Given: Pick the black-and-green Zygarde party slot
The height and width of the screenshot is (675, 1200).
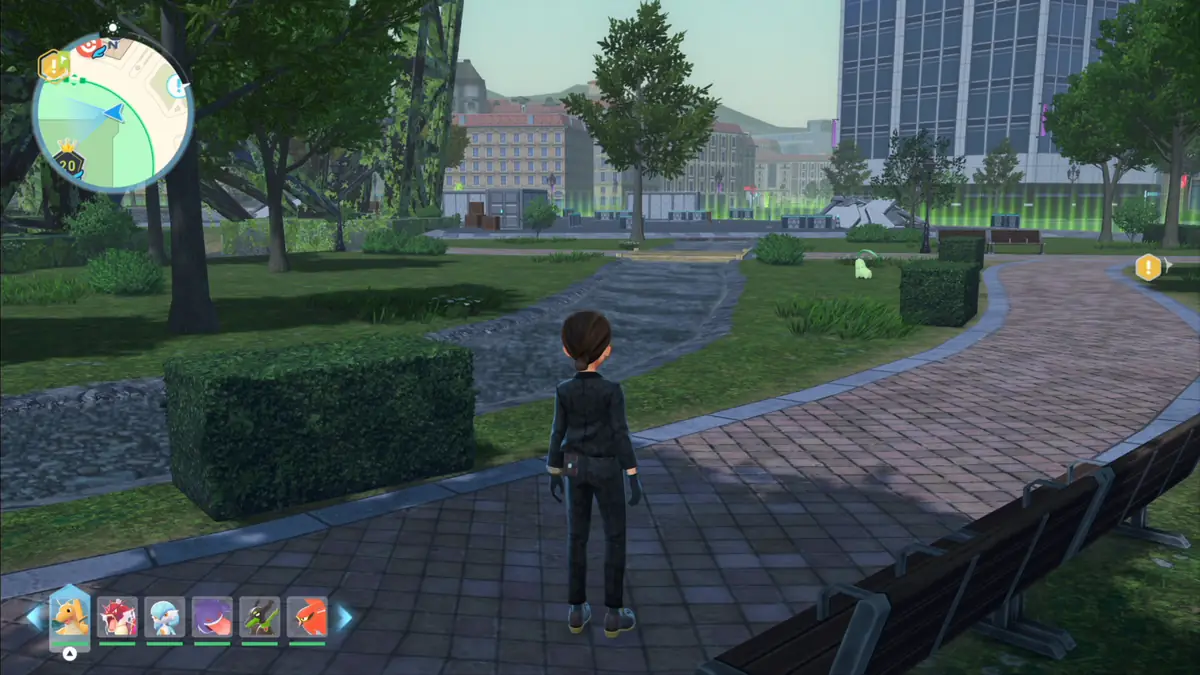Looking at the screenshot, I should (x=259, y=617).
